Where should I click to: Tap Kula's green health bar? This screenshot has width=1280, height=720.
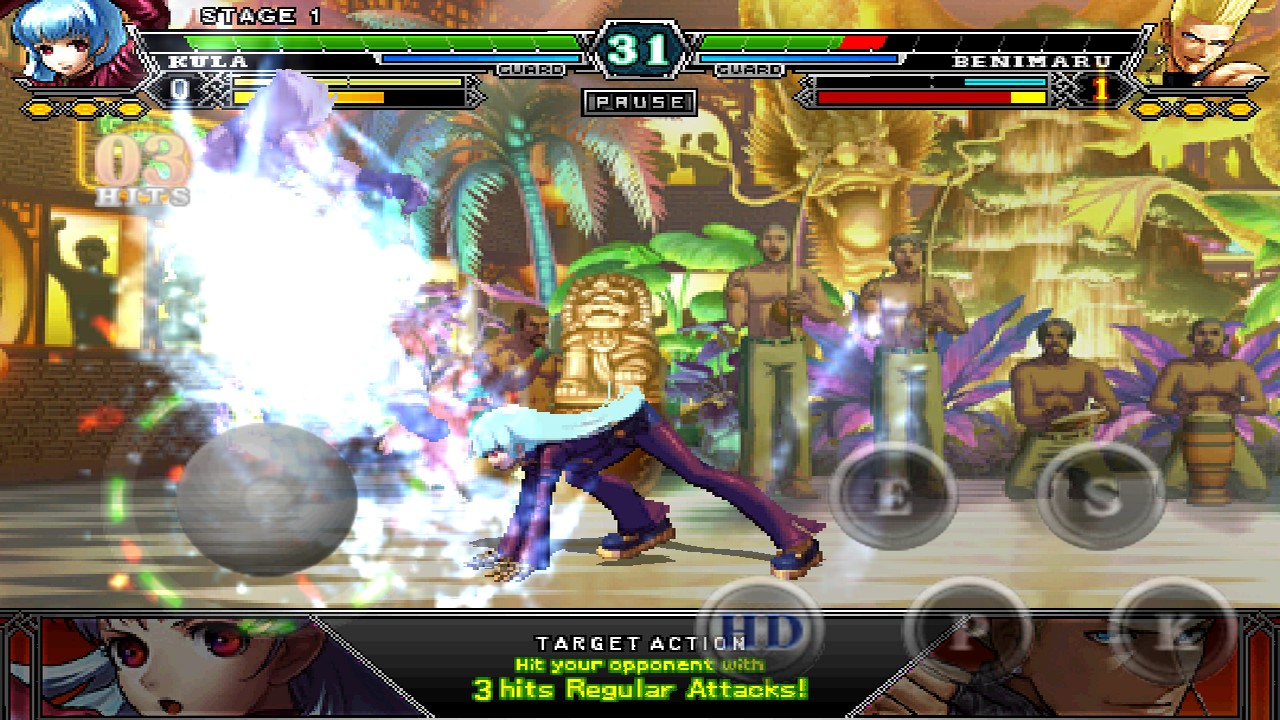380,42
